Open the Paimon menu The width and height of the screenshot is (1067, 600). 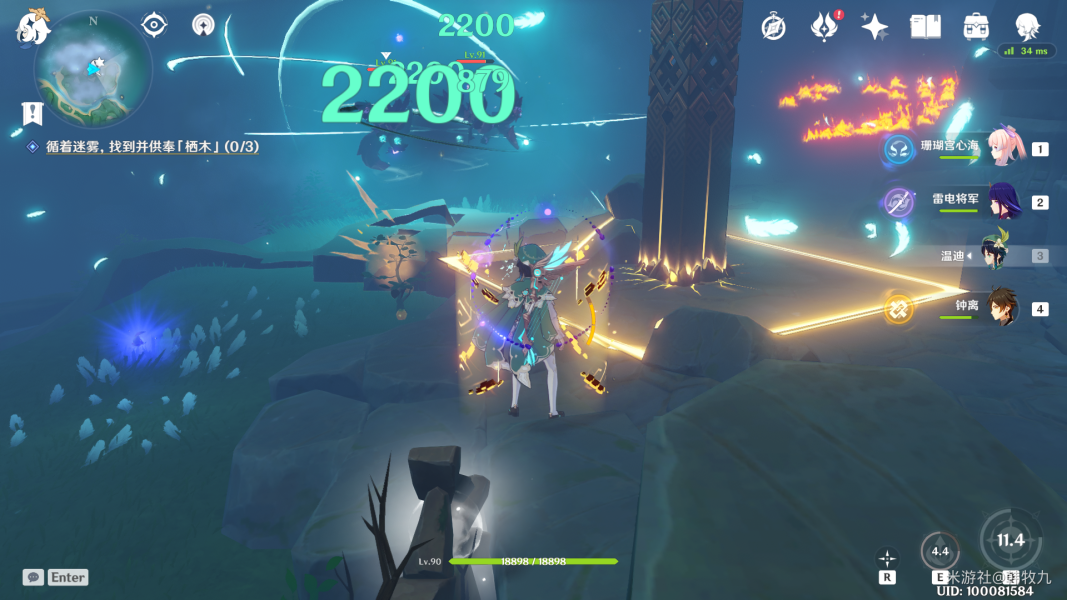click(32, 27)
